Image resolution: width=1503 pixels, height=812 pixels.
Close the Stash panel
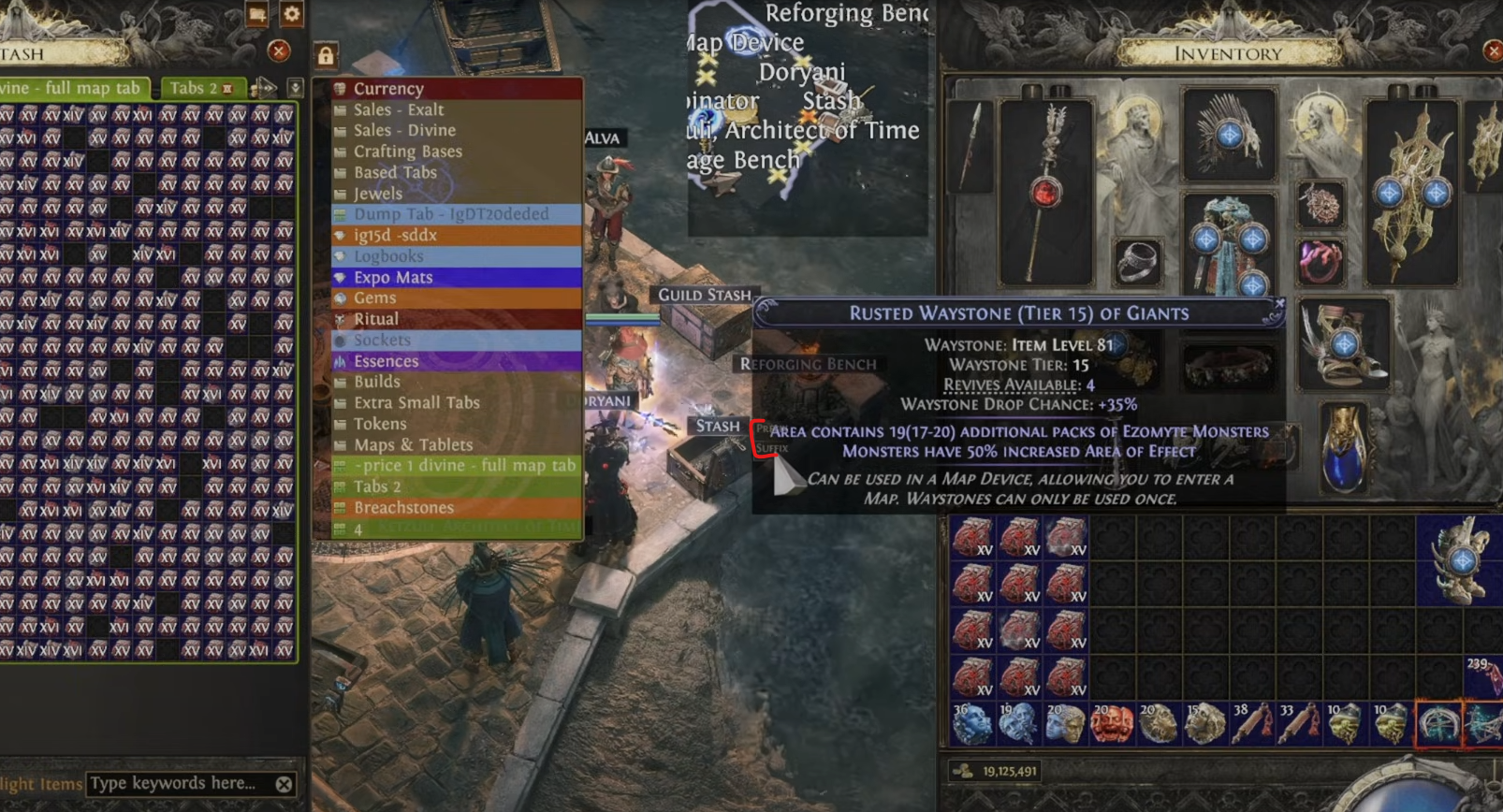(278, 51)
